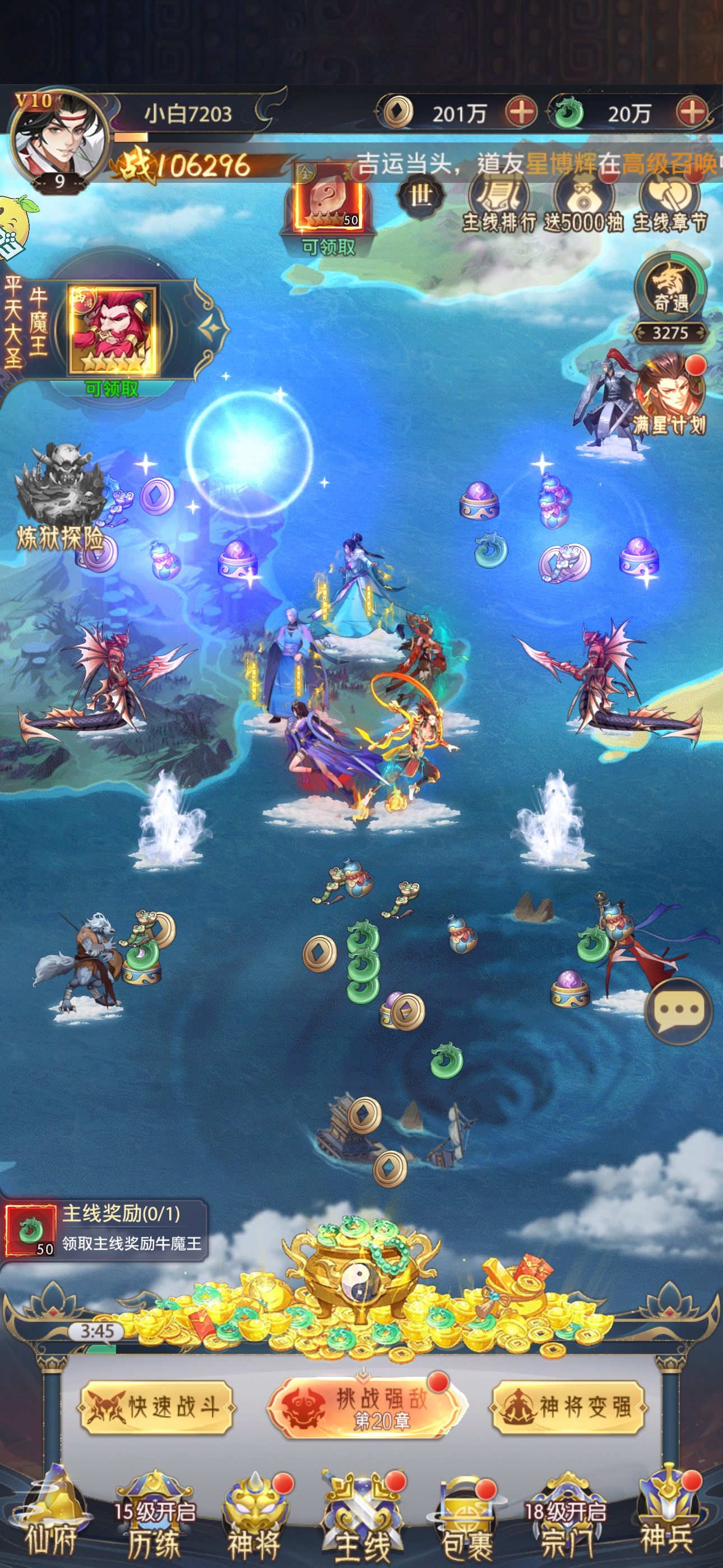Add more jade currency with plus button
Viewport: 723px width, 1568px height.
[692, 113]
